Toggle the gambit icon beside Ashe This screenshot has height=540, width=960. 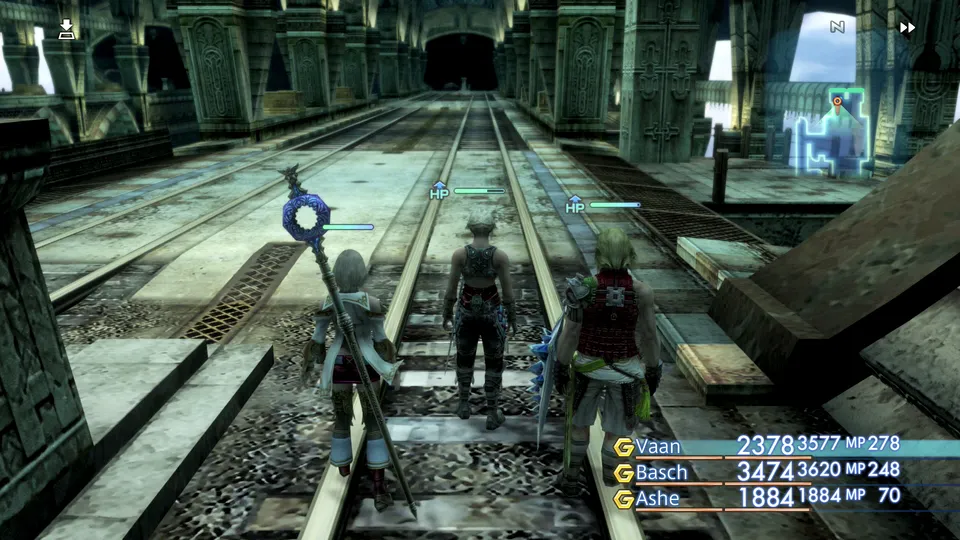click(x=624, y=498)
